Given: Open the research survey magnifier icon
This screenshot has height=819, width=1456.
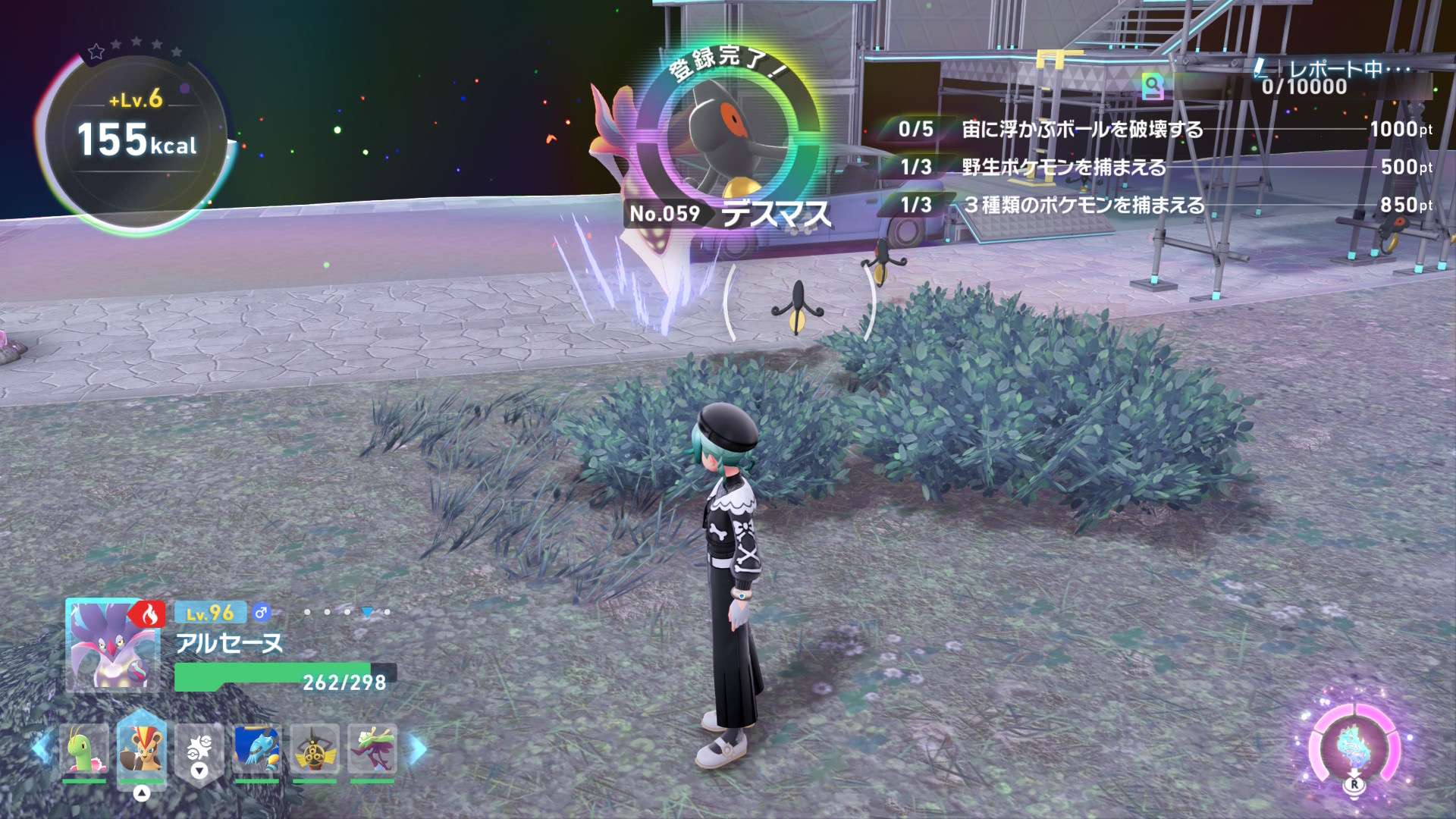Looking at the screenshot, I should tap(1153, 86).
